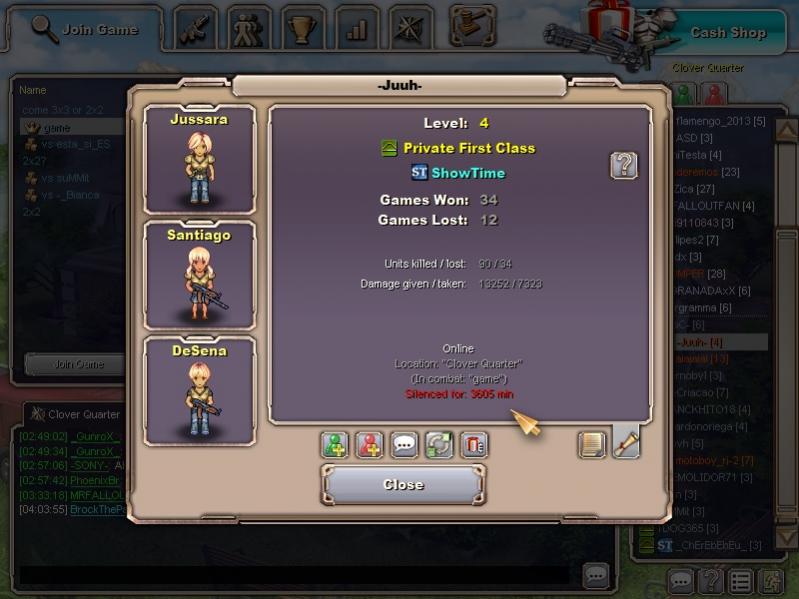Click the question mark help button in profile
The image size is (799, 599).
(624, 165)
